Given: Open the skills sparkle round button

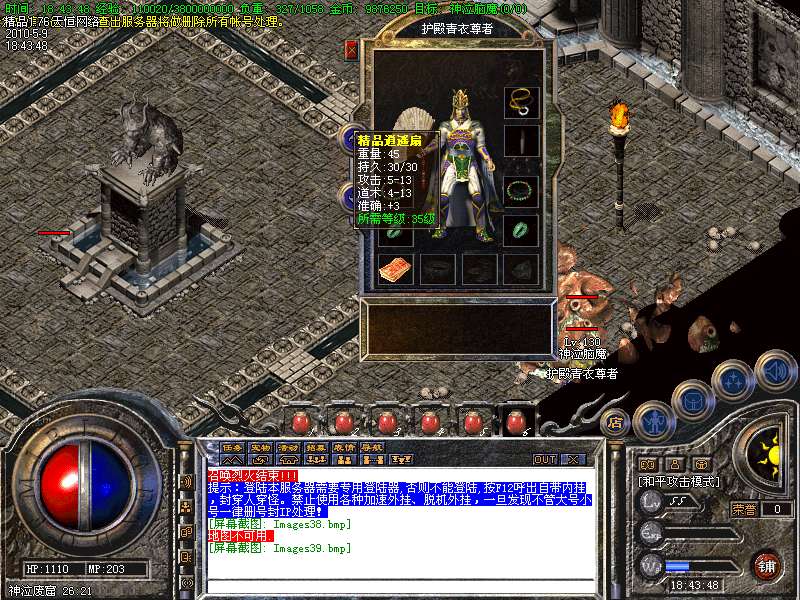Looking at the screenshot, I should pyautogui.click(x=733, y=380).
